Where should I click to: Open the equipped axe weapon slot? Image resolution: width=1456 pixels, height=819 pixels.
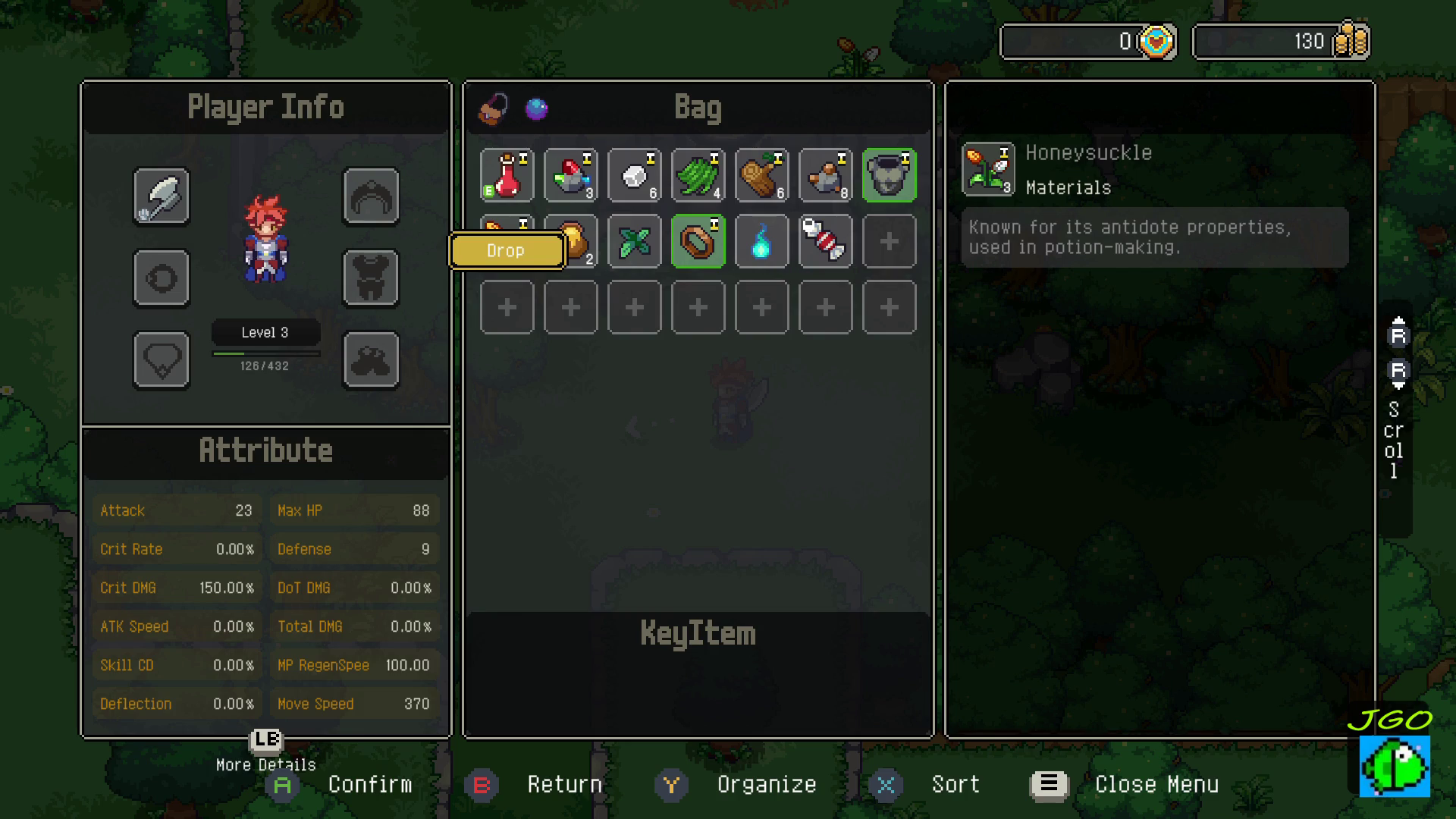pos(162,197)
